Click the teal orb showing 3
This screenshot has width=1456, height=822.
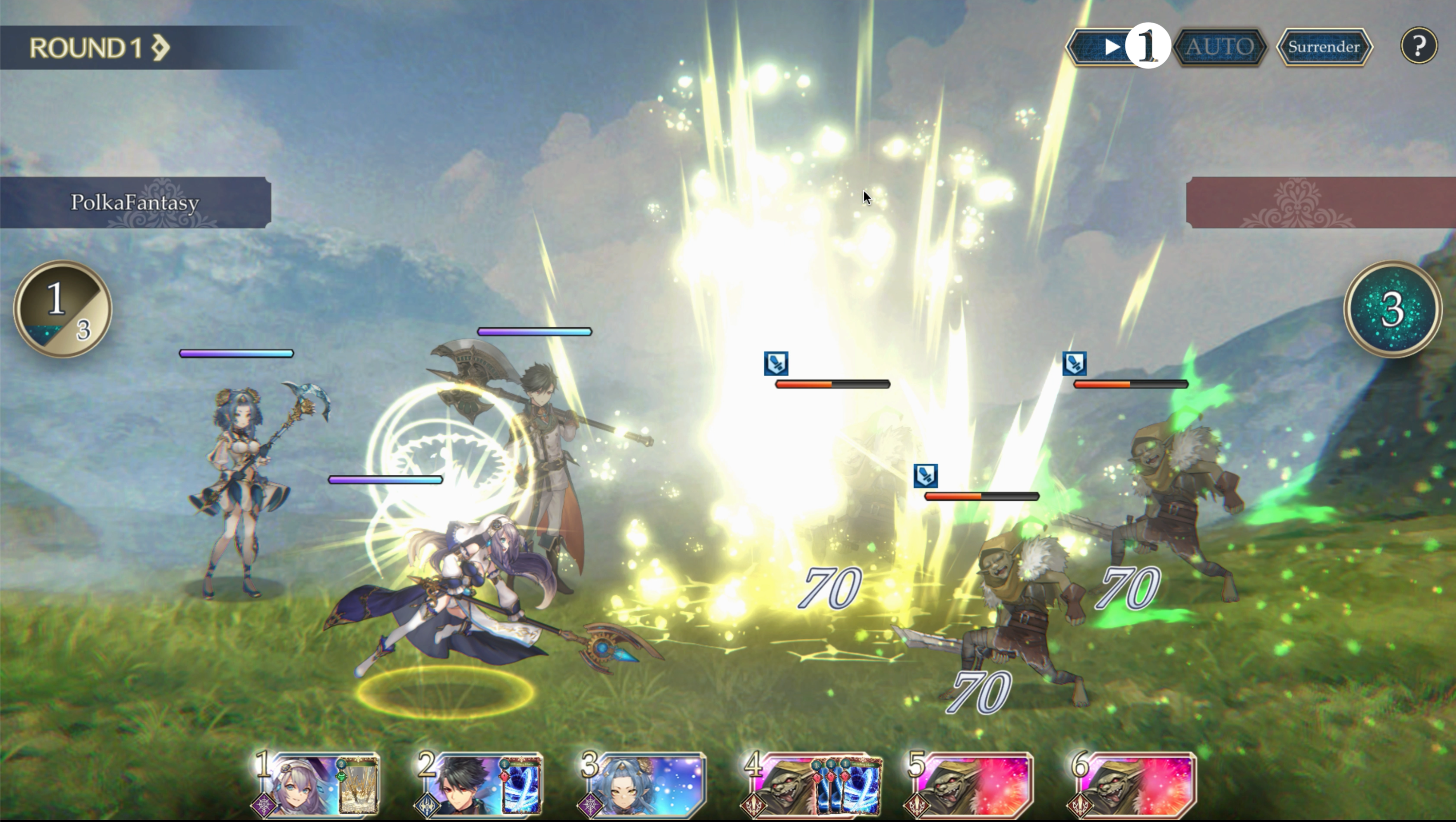pos(1392,309)
